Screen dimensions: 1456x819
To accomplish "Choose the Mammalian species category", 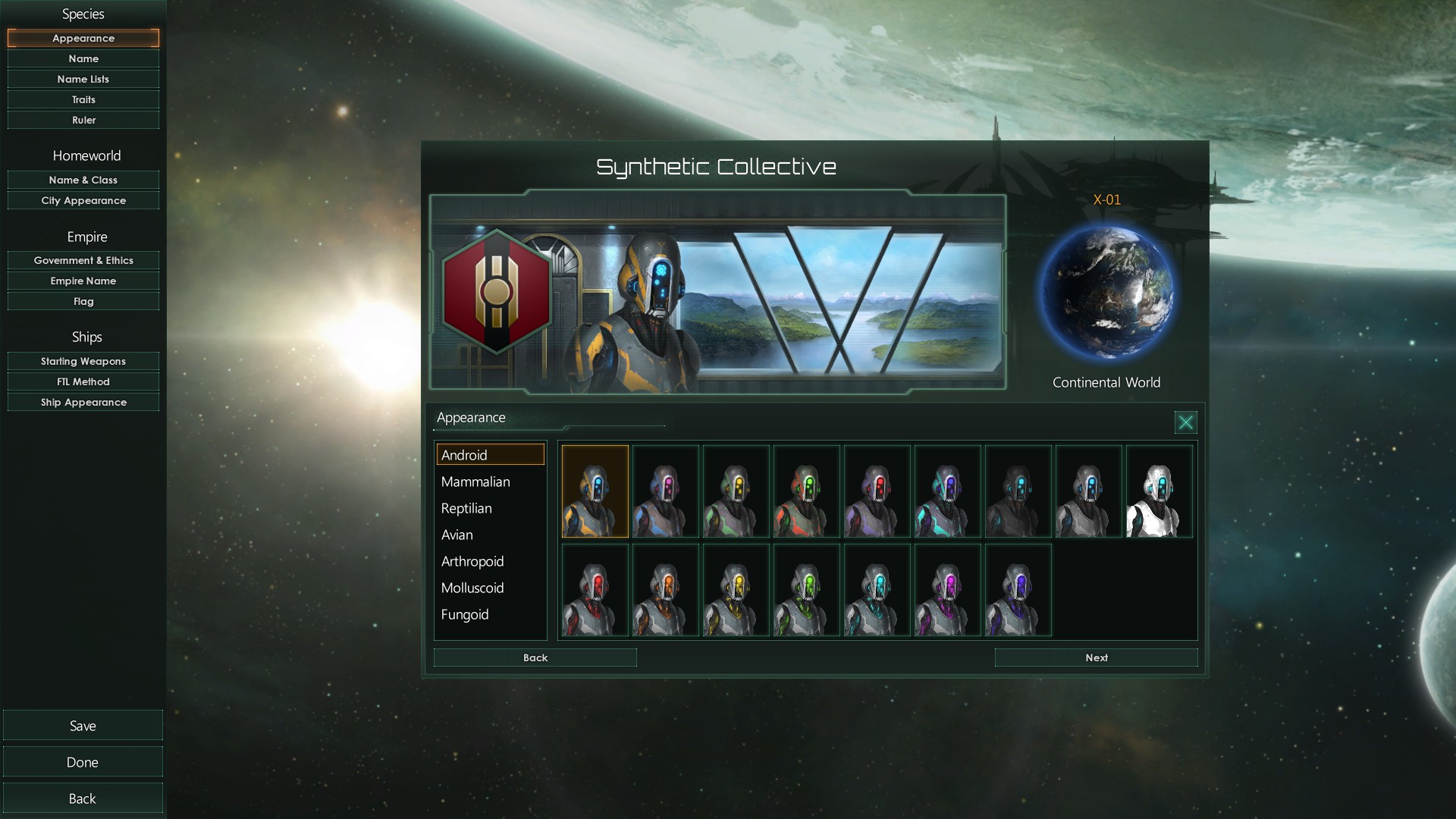I will [x=475, y=482].
